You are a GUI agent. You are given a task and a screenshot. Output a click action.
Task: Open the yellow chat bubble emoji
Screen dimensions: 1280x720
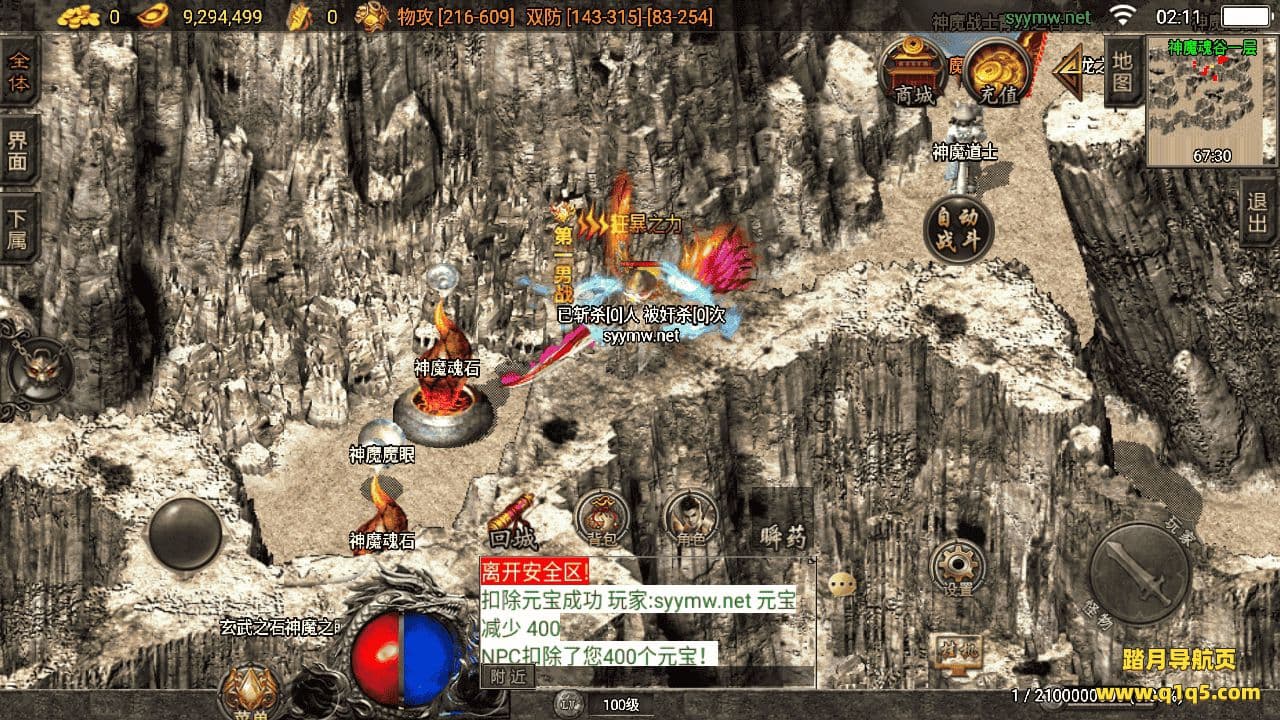click(x=842, y=585)
